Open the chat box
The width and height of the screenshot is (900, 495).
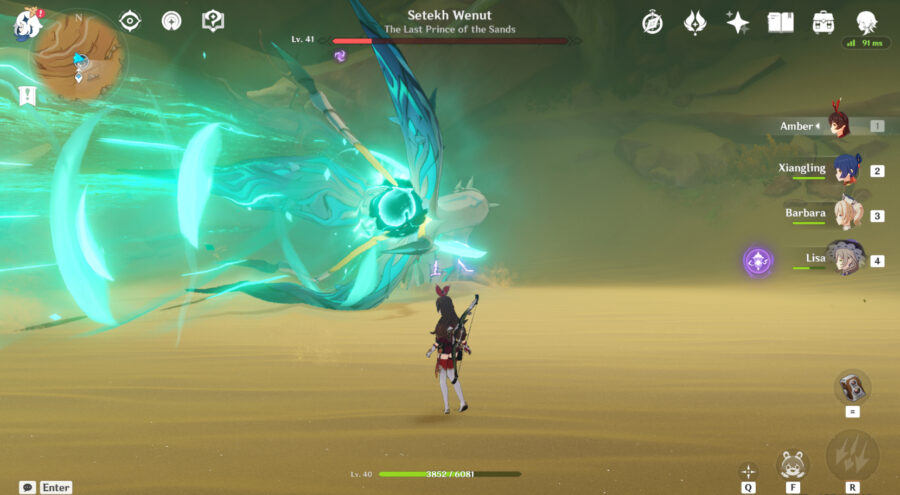(28, 487)
